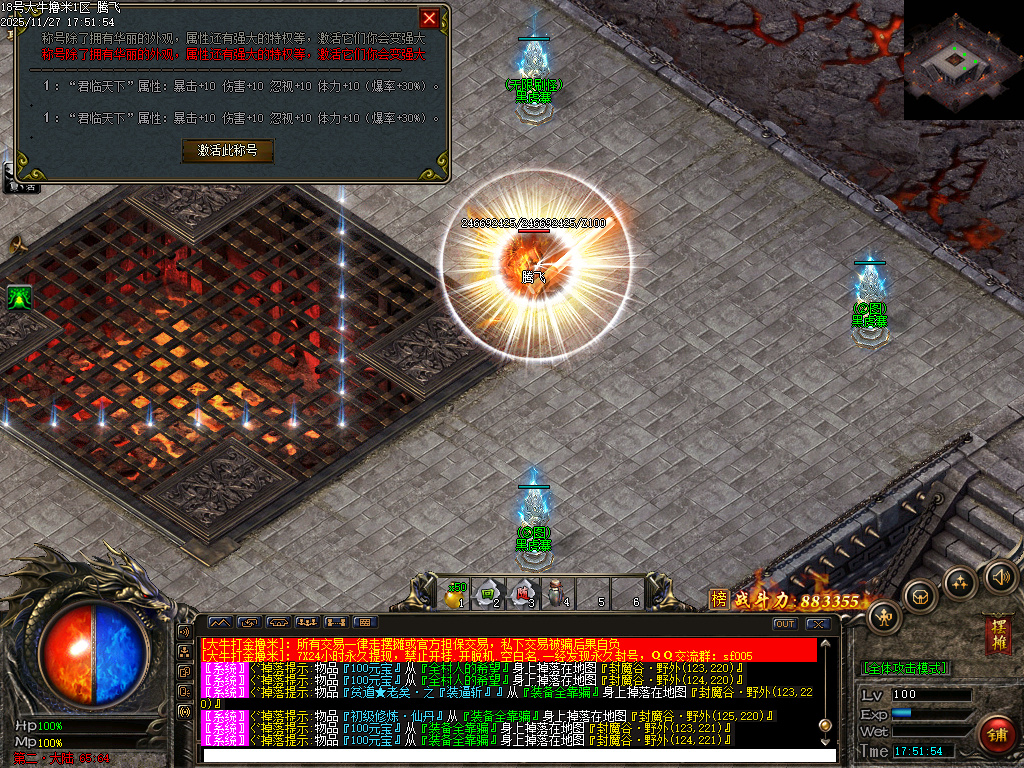Open the character equipment panel icon
1024x768 pixels.
[884, 617]
